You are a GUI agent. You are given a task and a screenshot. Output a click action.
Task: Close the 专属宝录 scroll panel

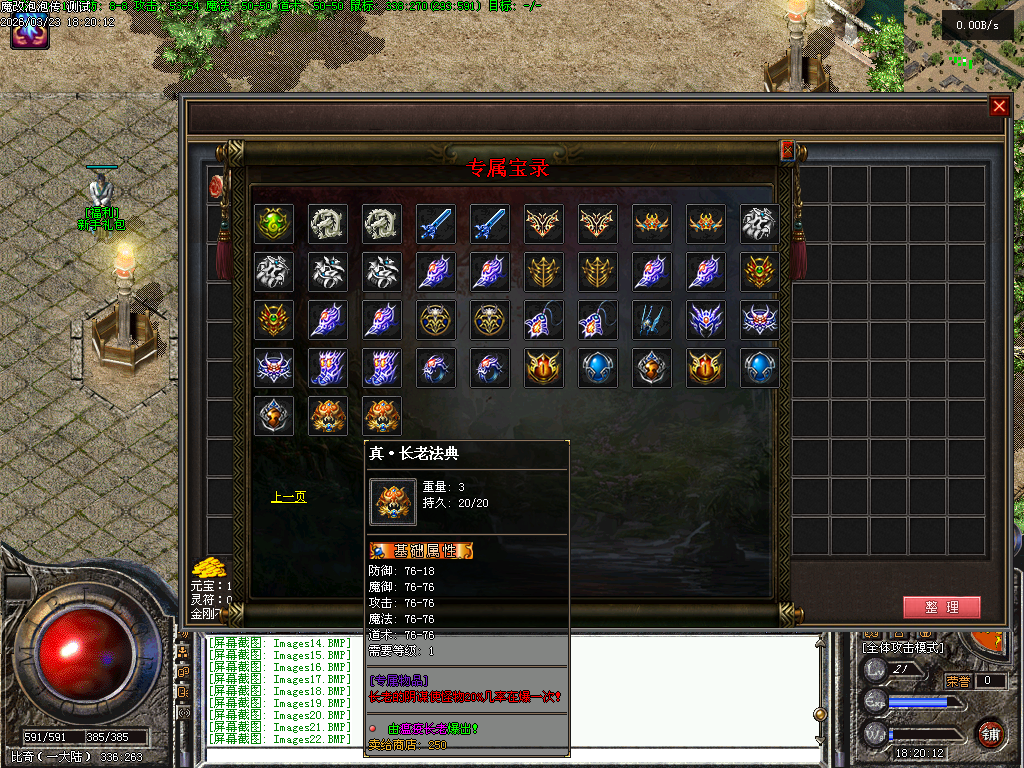(x=787, y=150)
